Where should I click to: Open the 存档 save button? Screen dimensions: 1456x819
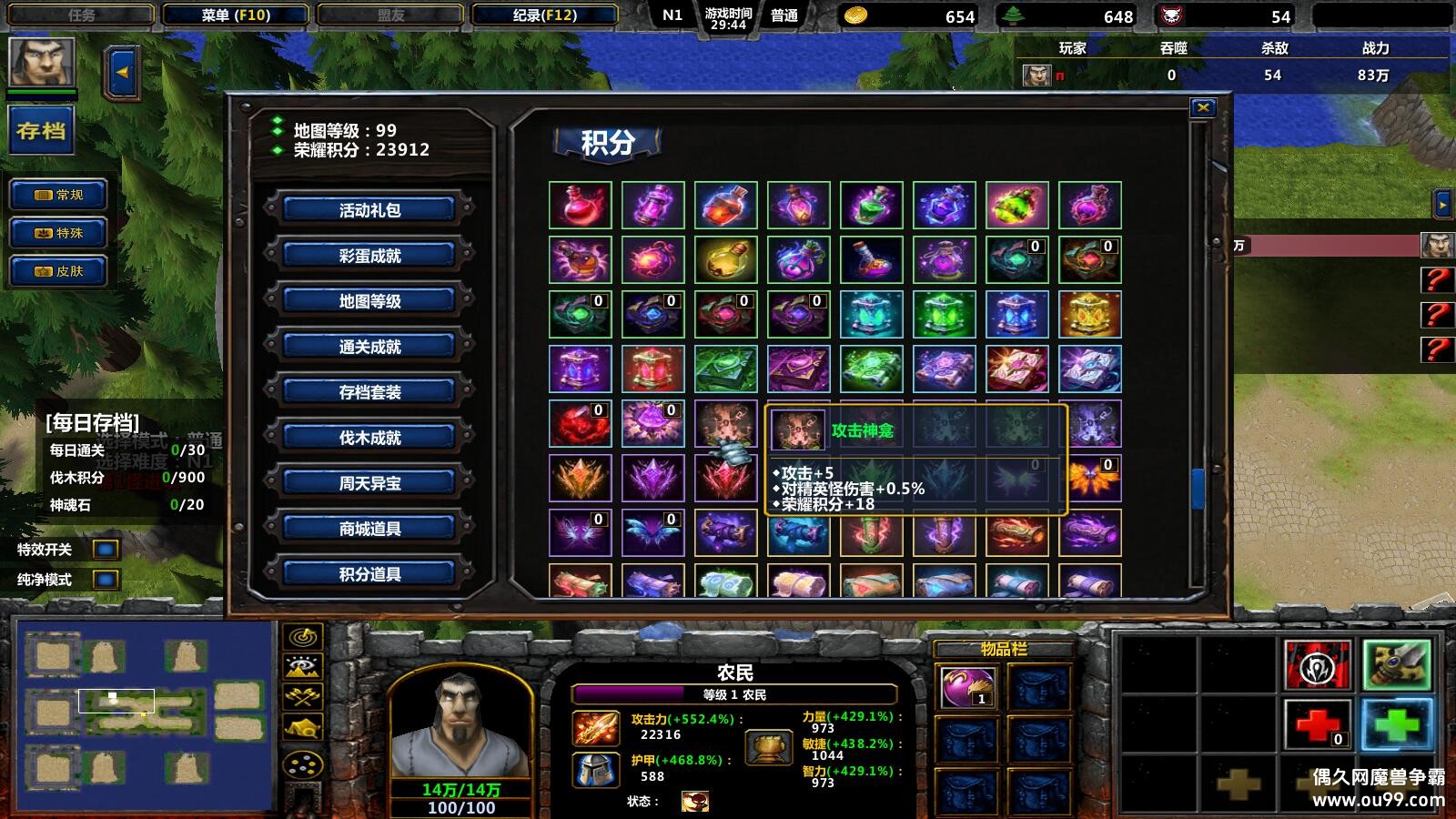(x=41, y=131)
